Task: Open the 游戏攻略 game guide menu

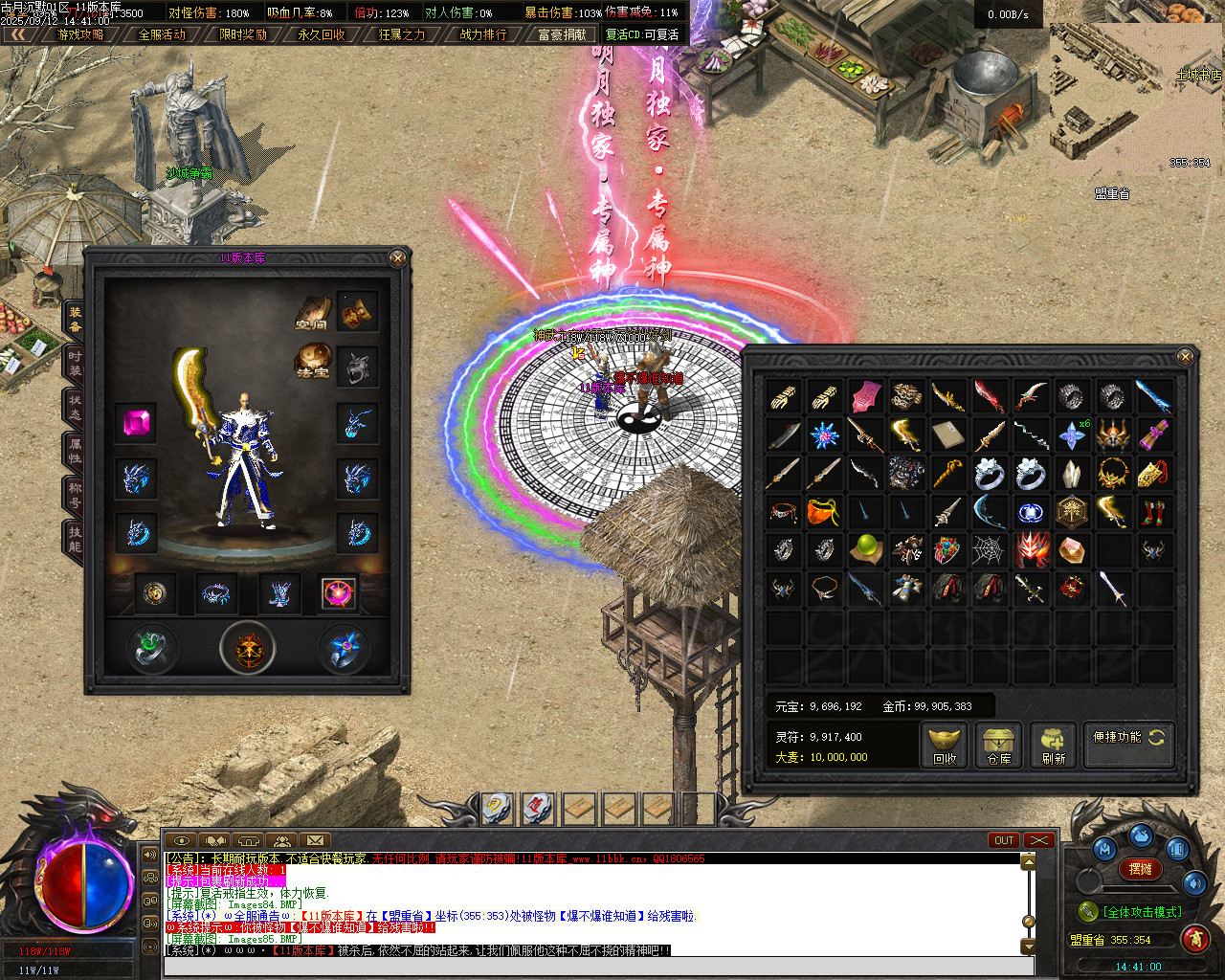Action: tap(80, 34)
